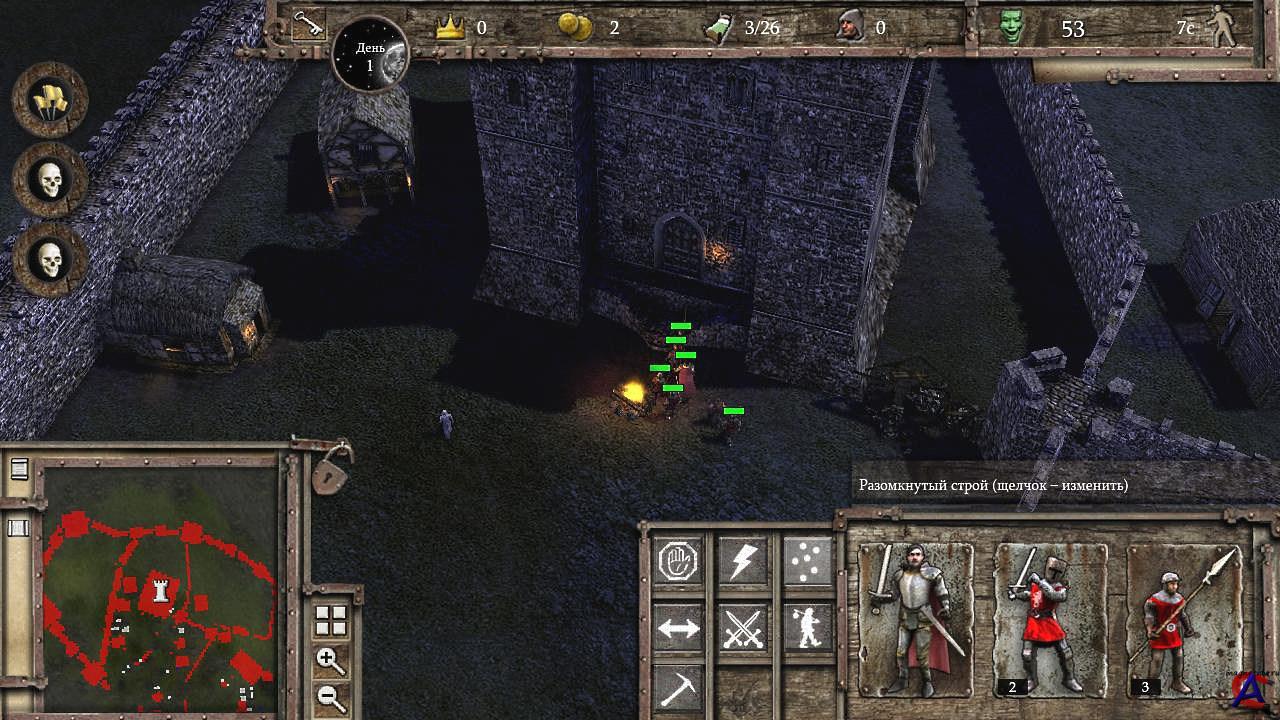Toggle the padlock above the minimap
Image resolution: width=1280 pixels, height=720 pixels.
[x=330, y=470]
